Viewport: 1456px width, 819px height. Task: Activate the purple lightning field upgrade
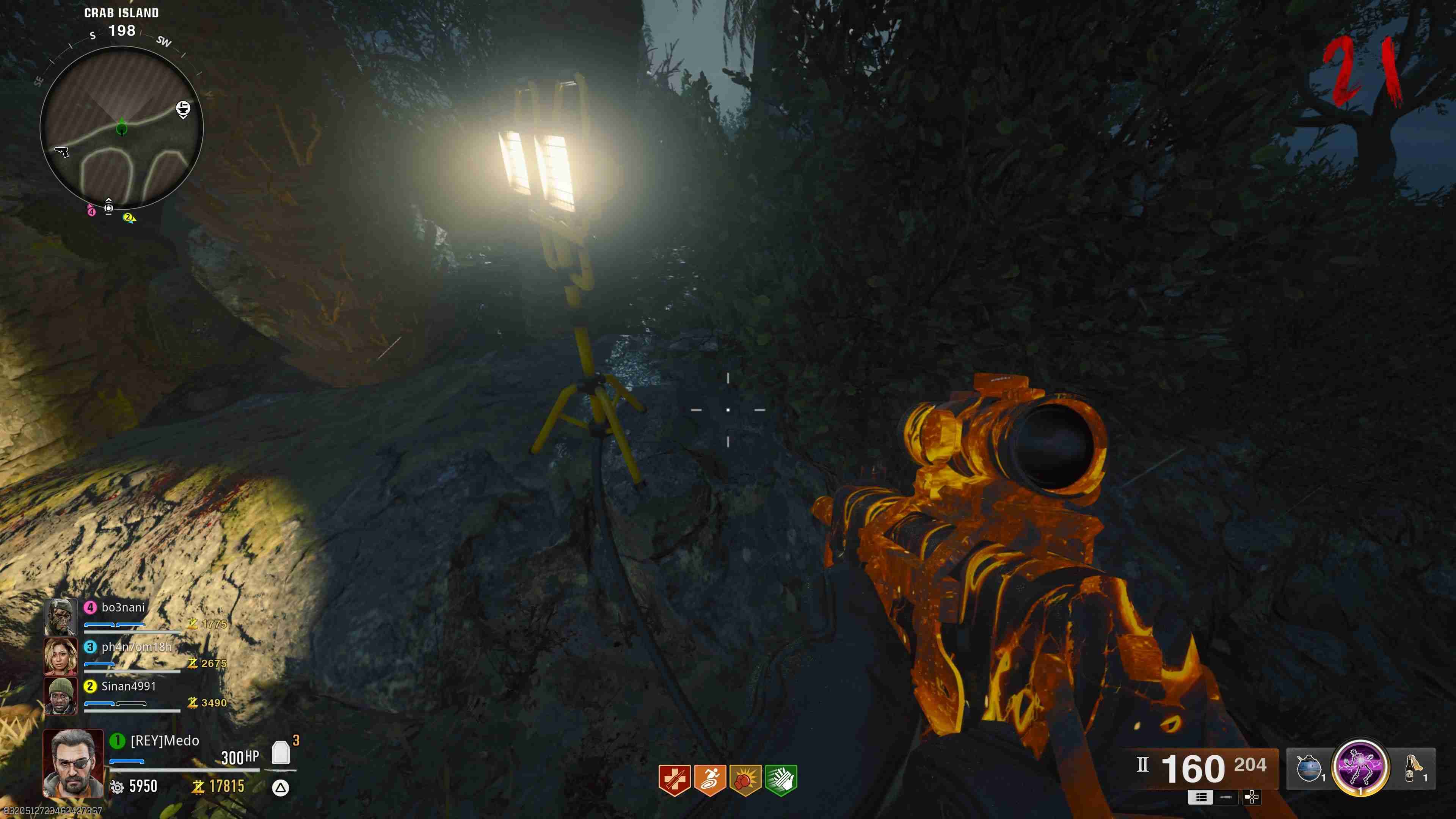coord(1360,767)
